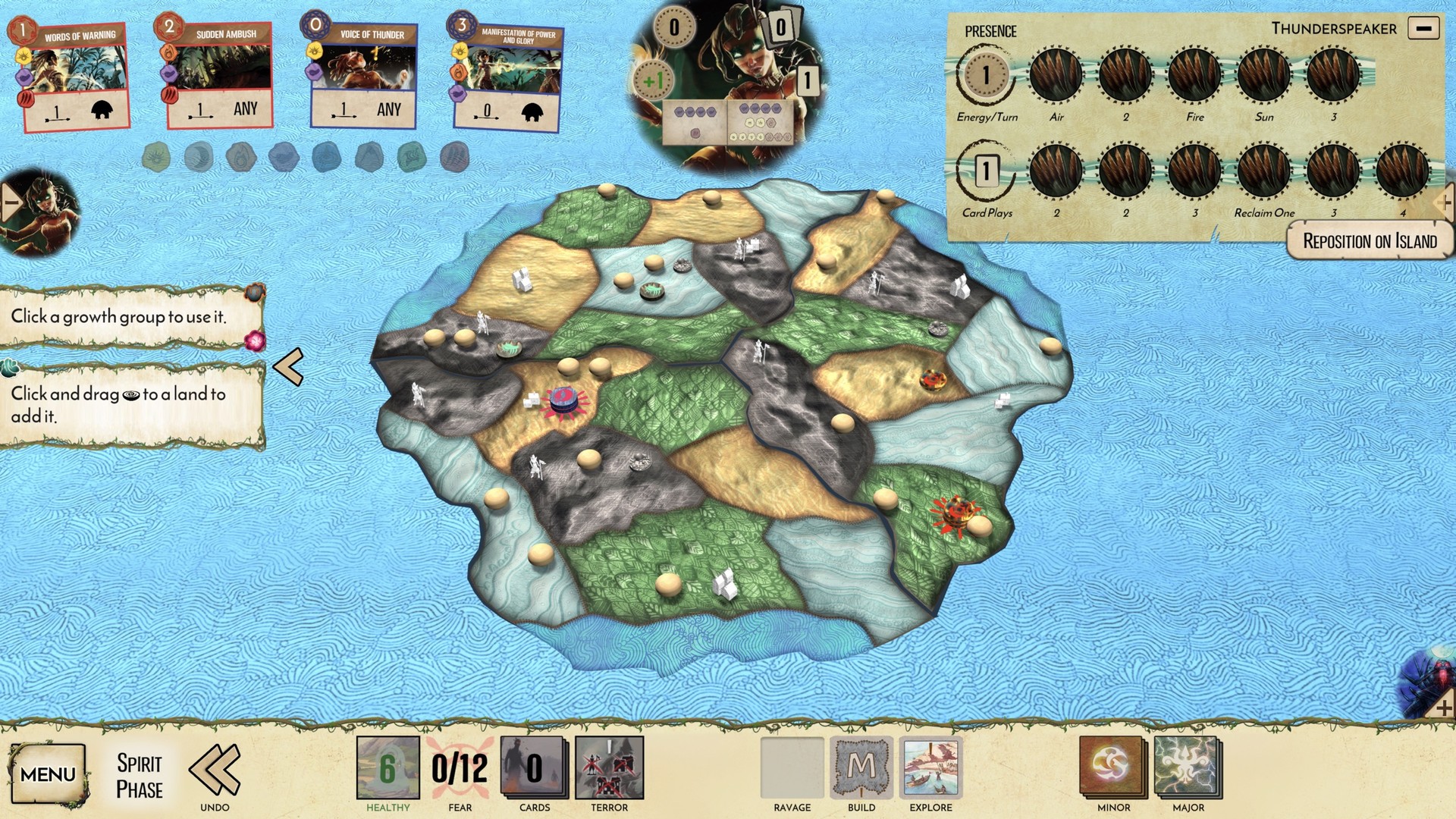The height and width of the screenshot is (819, 1456).
Task: Open the right-side panel arrow tab
Action: click(x=1445, y=202)
